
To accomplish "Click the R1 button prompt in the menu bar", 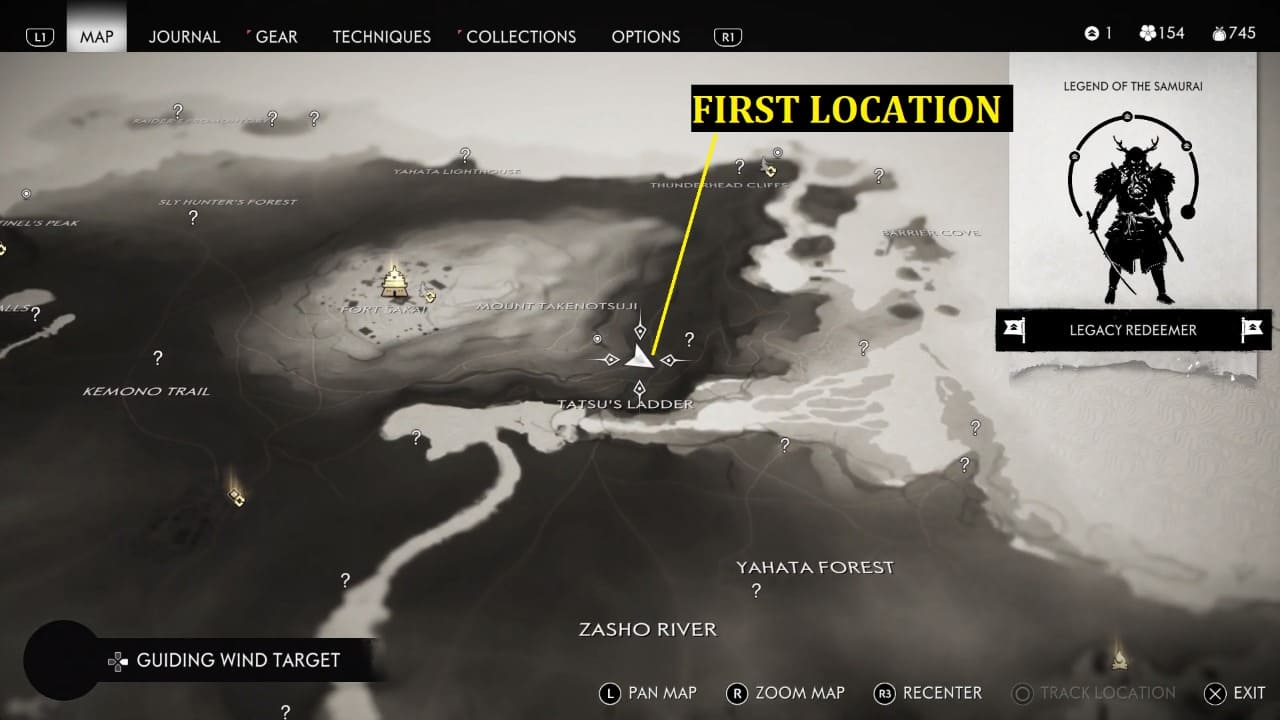I will tap(727, 36).
